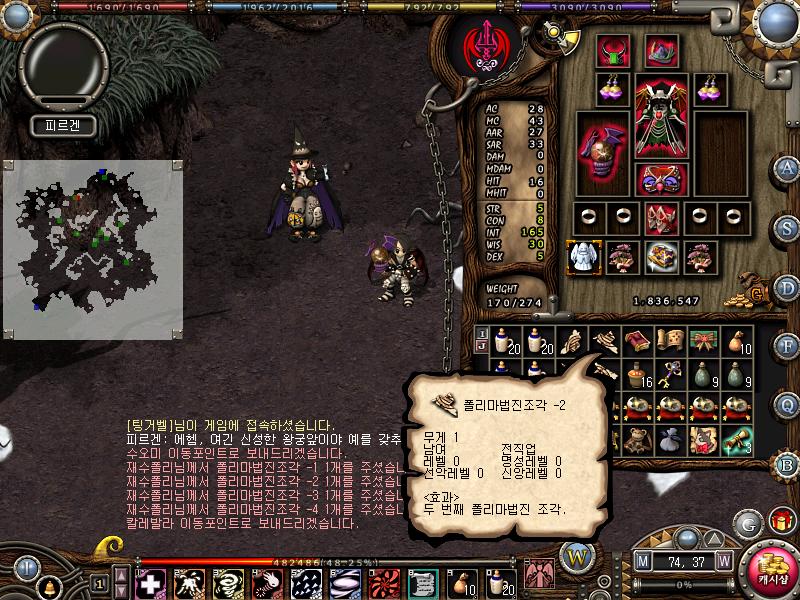Click the round B side button

[788, 465]
